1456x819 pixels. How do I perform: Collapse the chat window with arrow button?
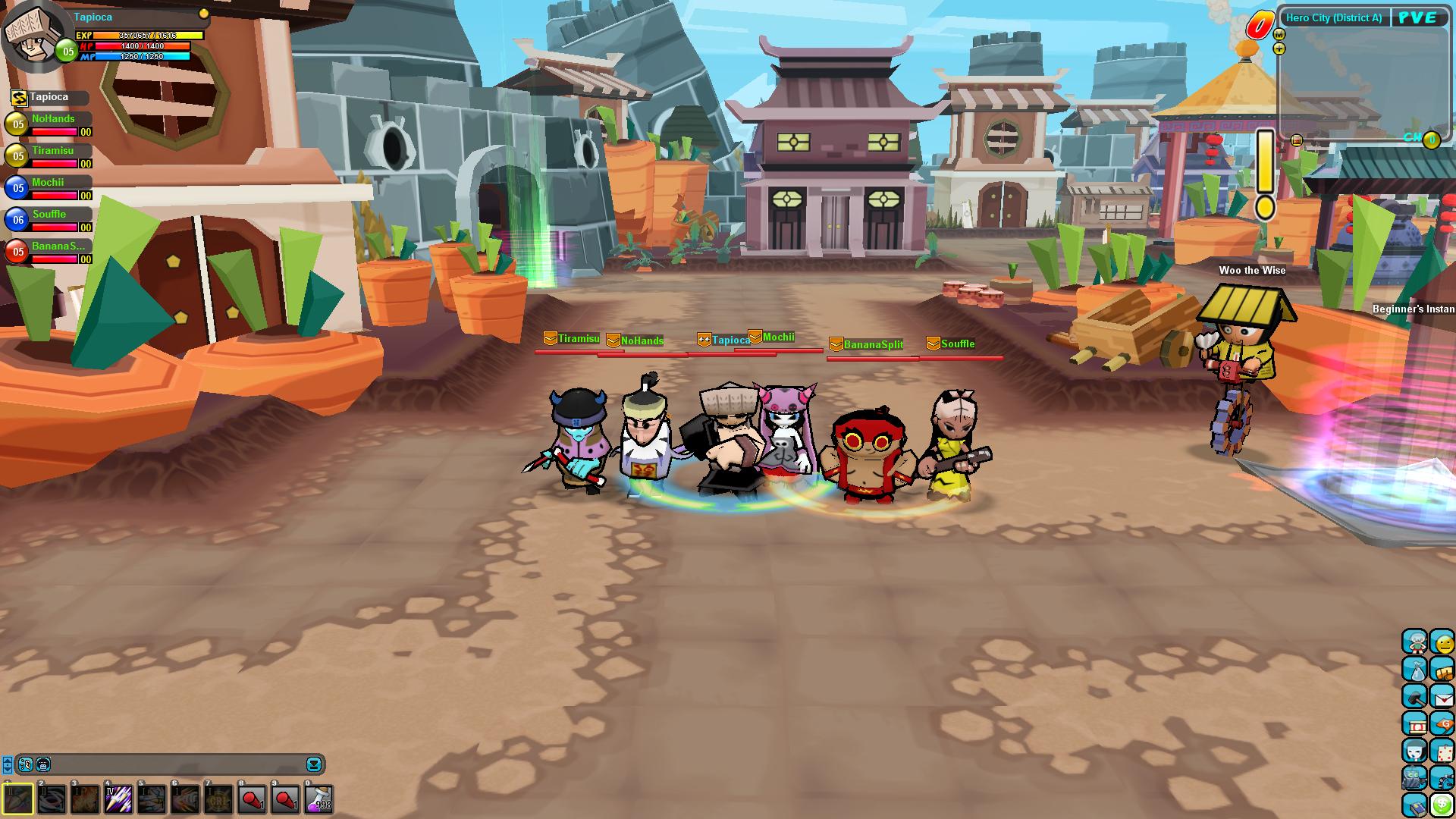[x=314, y=764]
